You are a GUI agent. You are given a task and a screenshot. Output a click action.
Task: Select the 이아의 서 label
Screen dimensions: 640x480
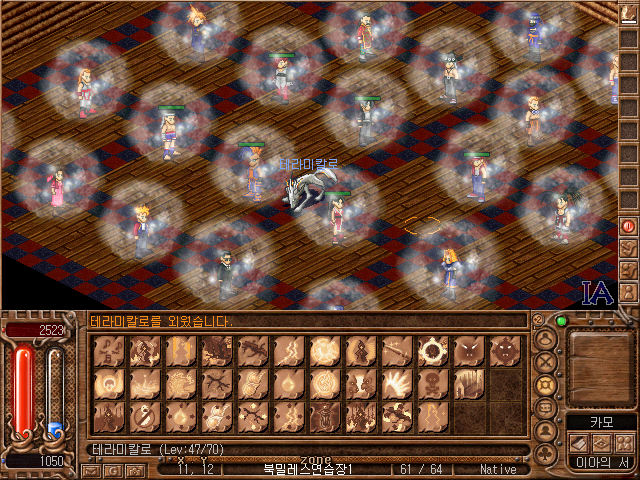coord(599,462)
